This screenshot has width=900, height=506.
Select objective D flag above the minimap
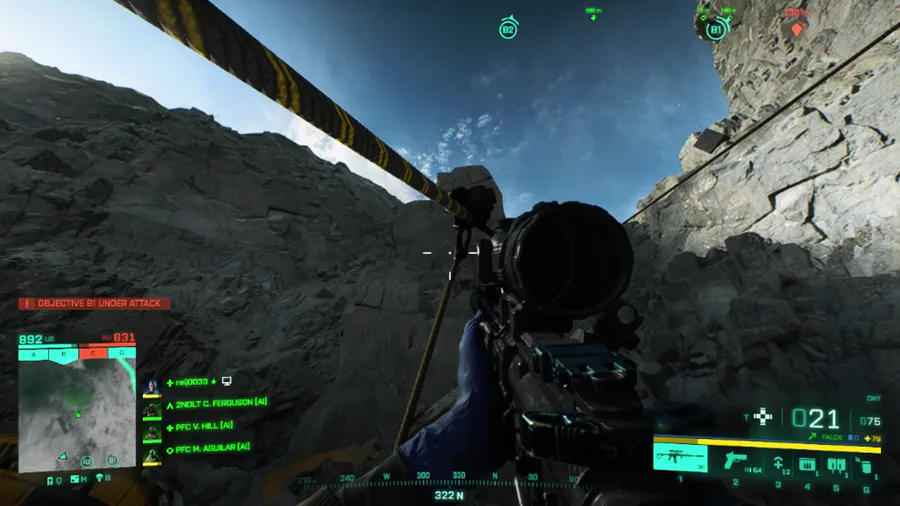[121, 353]
